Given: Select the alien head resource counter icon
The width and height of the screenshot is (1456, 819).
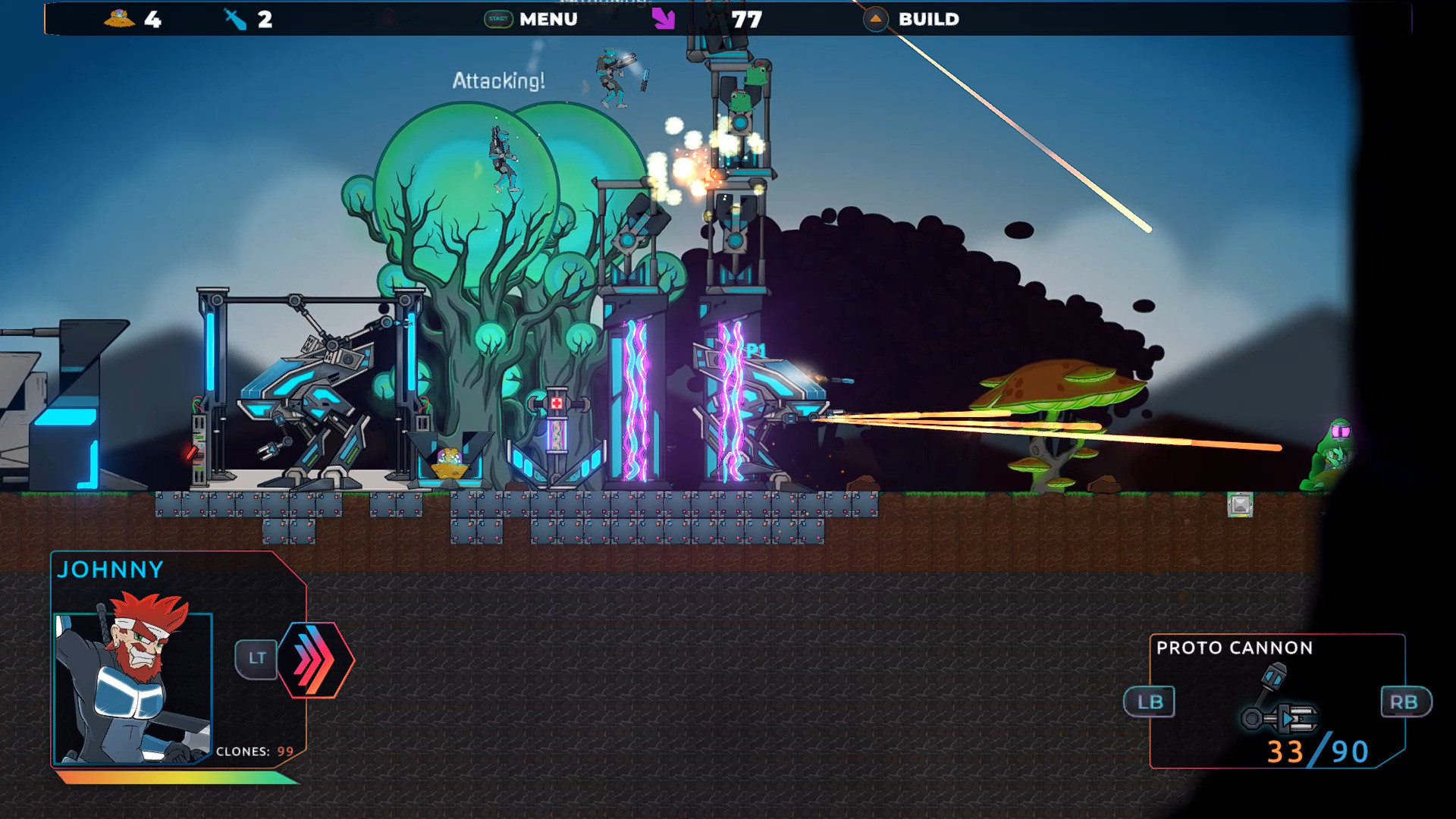Looking at the screenshot, I should [x=118, y=17].
